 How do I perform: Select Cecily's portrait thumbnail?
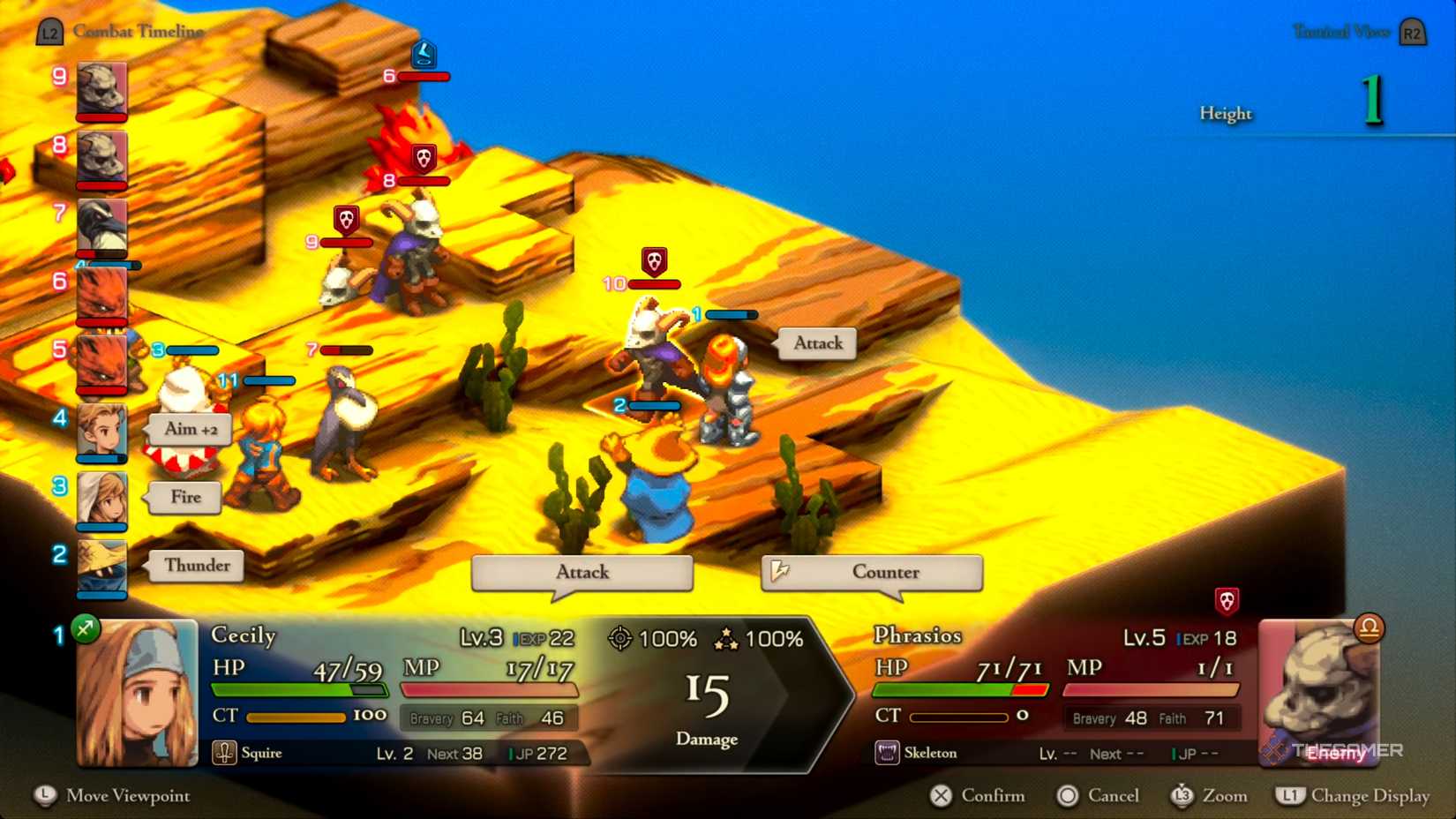[x=137, y=693]
